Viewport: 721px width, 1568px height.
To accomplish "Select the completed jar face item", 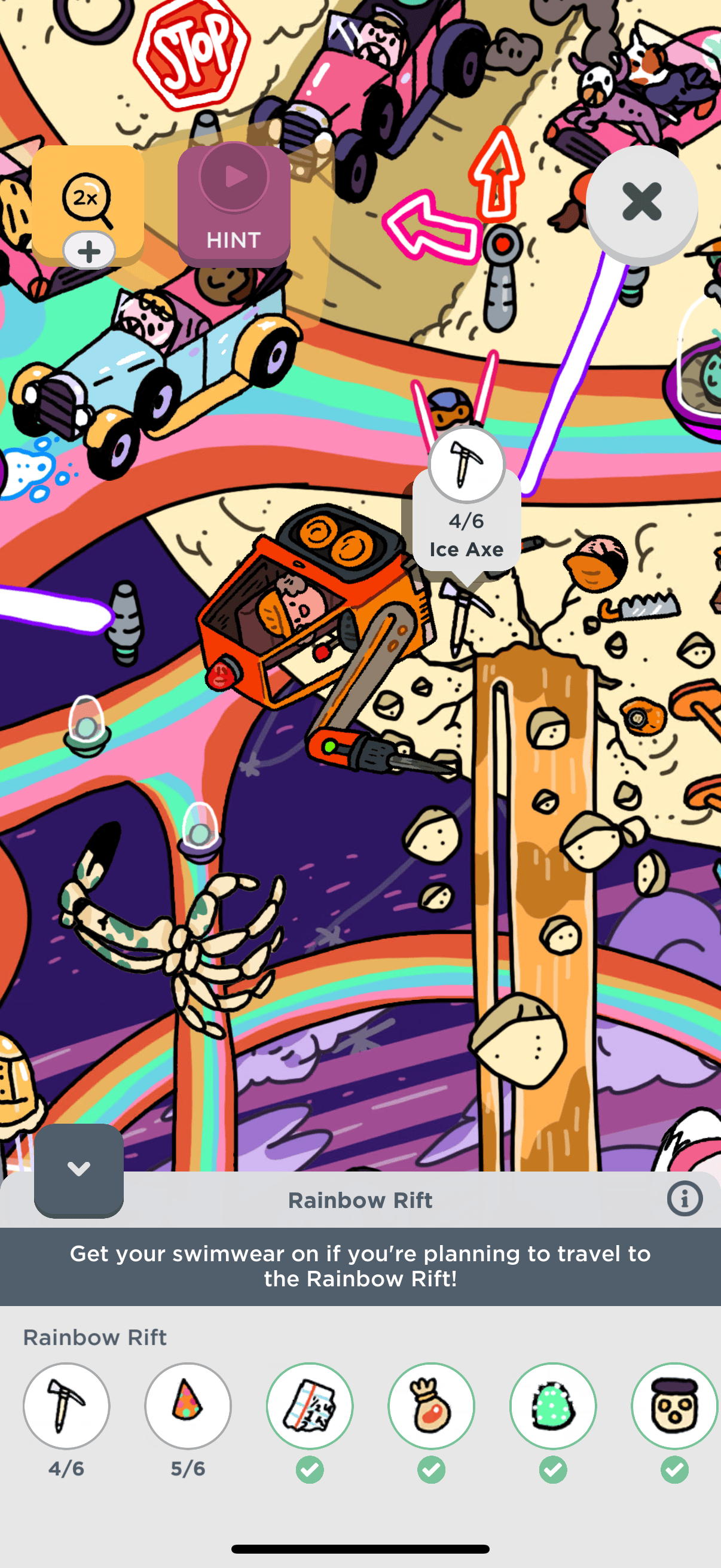I will point(674,1406).
